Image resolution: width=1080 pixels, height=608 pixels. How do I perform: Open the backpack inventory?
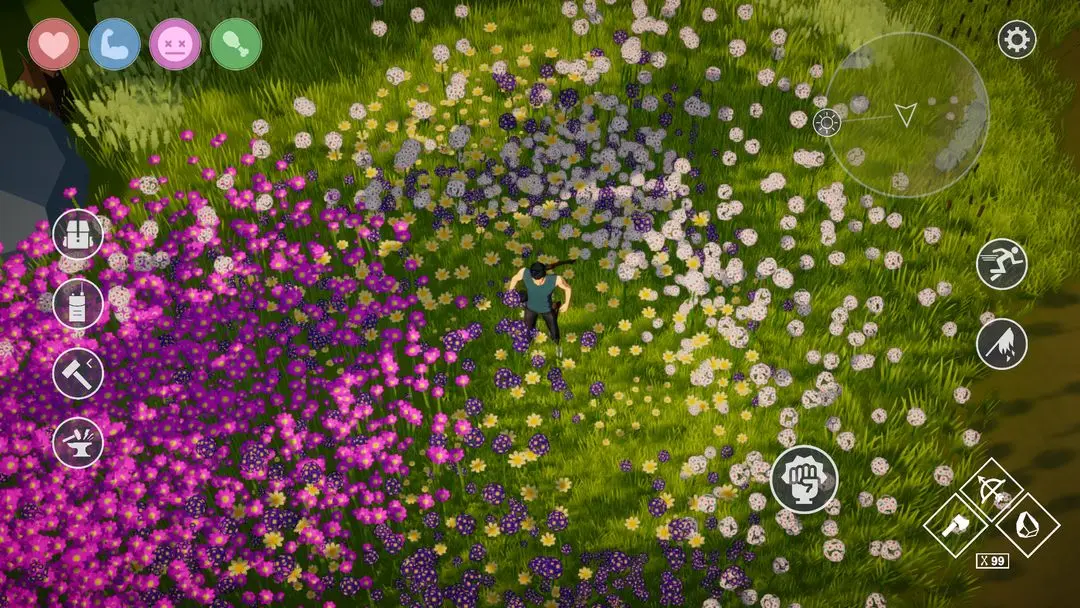(78, 235)
